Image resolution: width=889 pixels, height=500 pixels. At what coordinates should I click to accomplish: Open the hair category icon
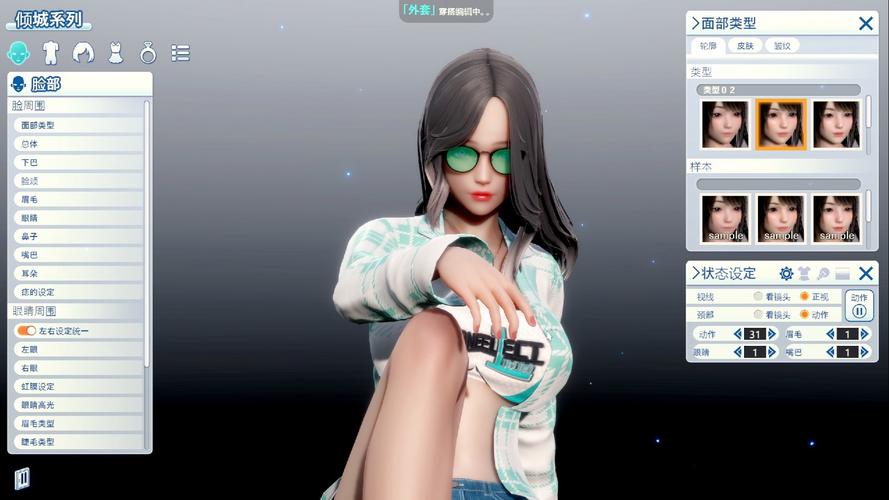83,53
